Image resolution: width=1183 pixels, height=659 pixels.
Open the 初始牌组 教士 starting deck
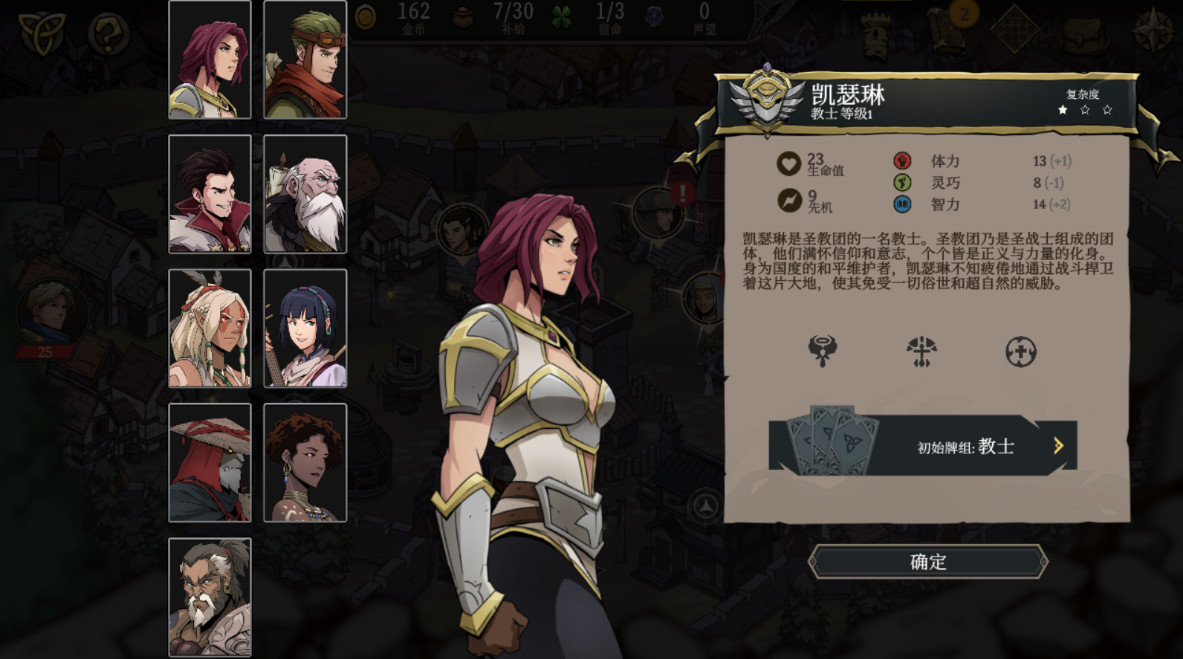[x=922, y=446]
